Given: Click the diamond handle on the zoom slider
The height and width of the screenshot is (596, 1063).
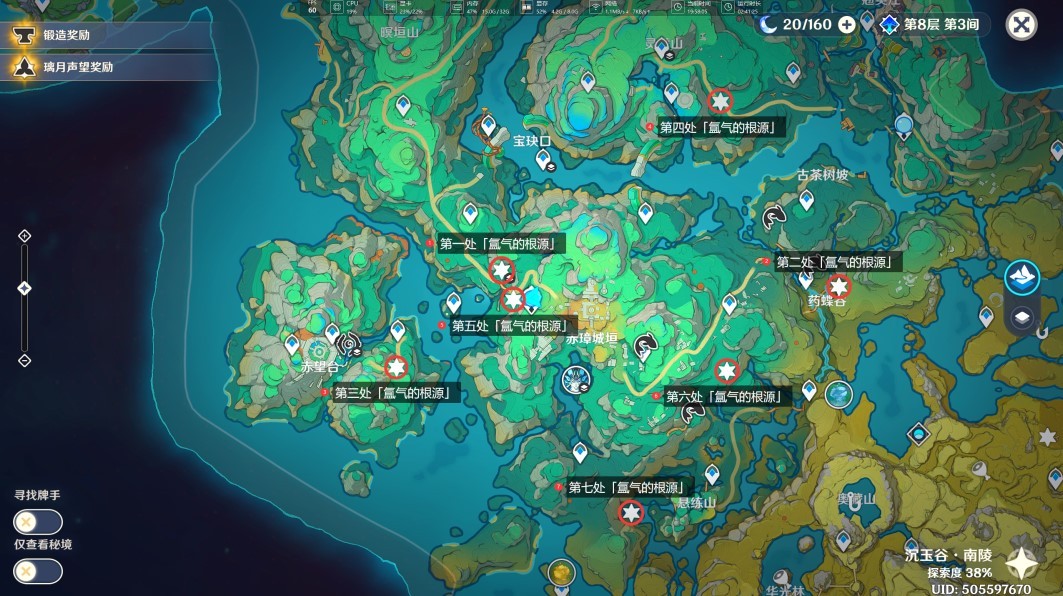Looking at the screenshot, I should [x=25, y=289].
